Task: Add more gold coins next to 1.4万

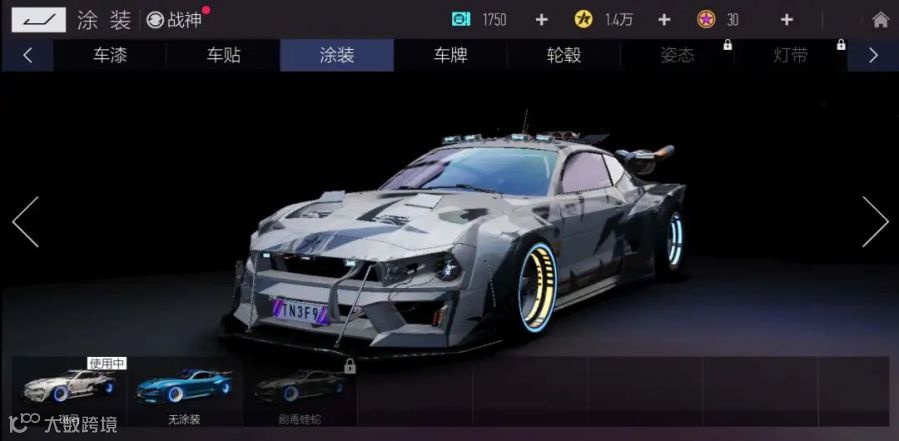Action: point(664,20)
